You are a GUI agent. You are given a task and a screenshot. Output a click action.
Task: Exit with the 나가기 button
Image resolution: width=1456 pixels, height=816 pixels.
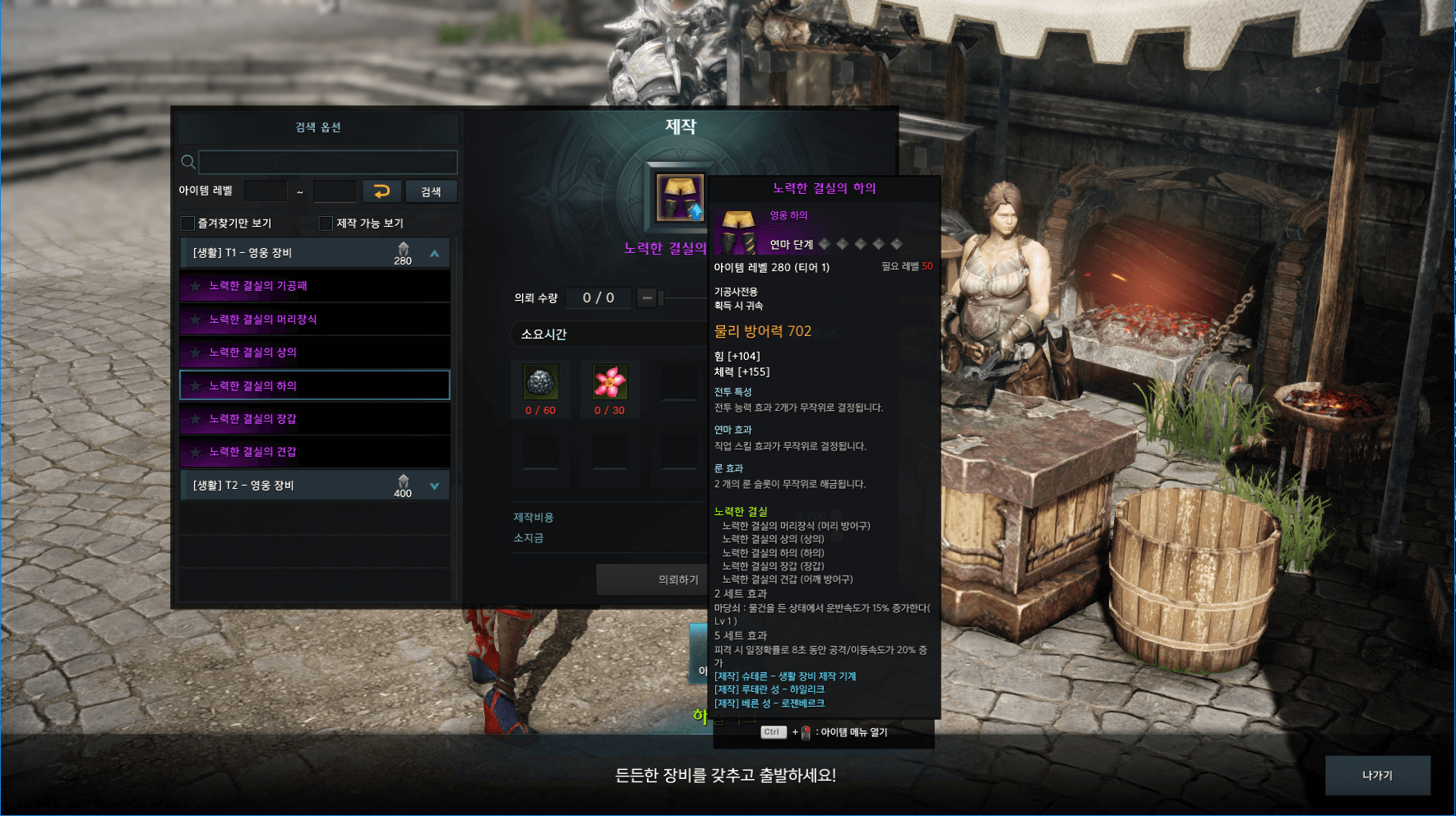pos(1377,775)
